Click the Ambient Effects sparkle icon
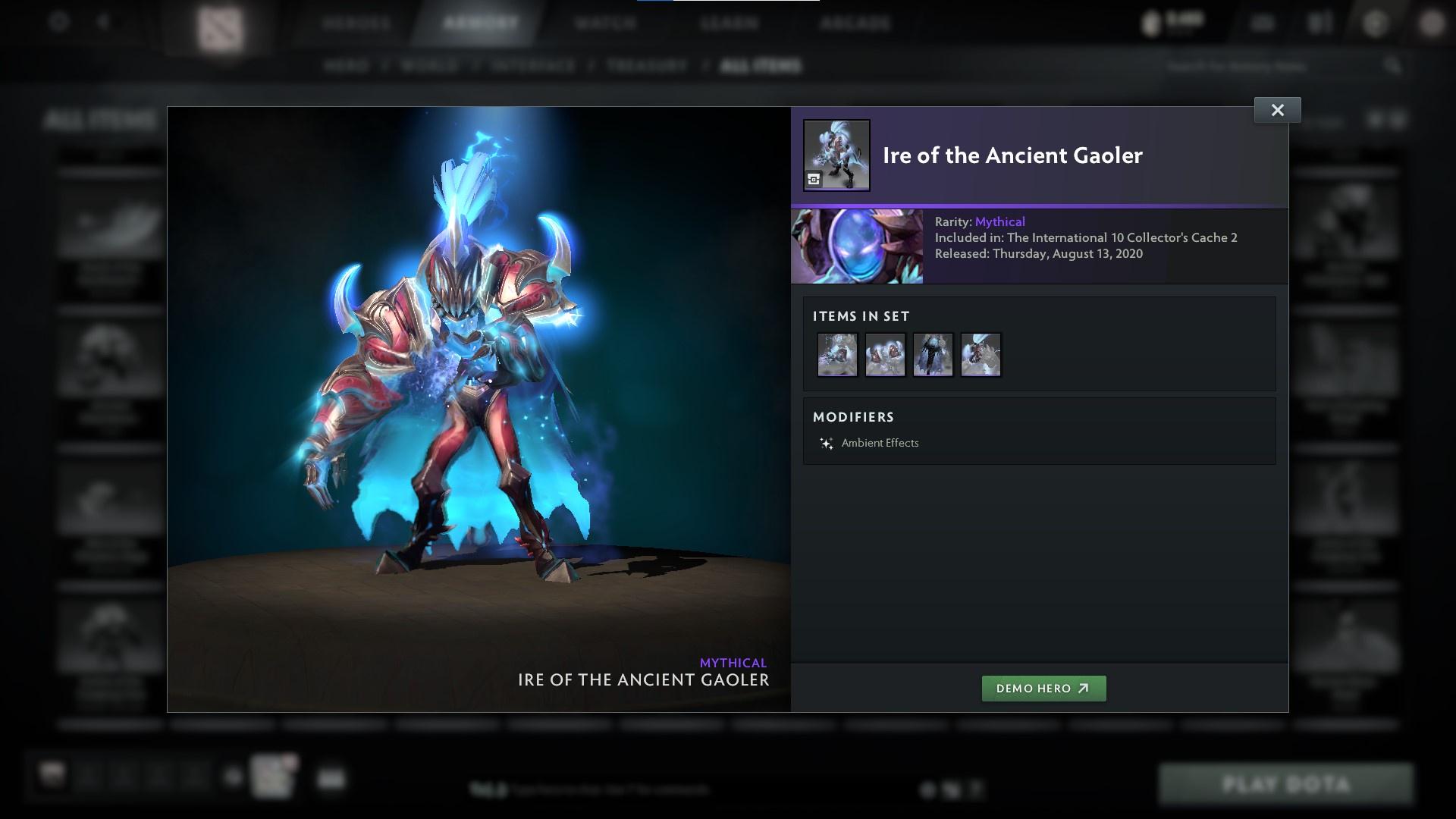 [x=826, y=443]
